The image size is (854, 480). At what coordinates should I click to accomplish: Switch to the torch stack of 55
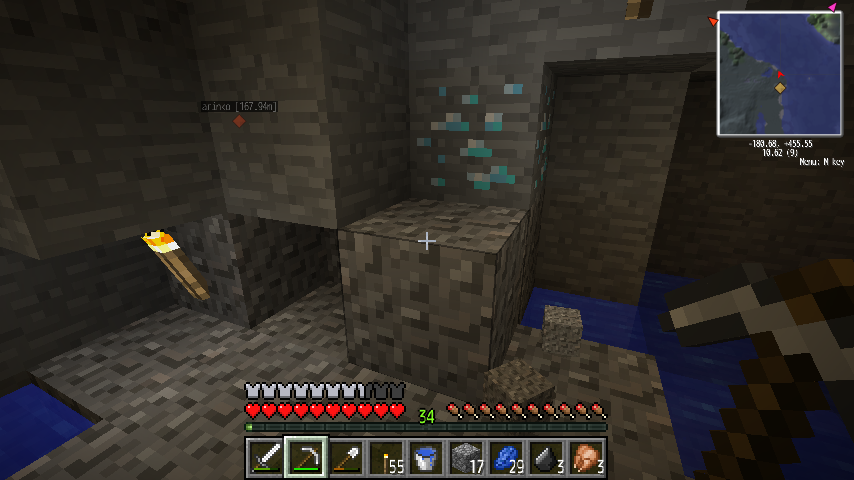pyautogui.click(x=385, y=458)
